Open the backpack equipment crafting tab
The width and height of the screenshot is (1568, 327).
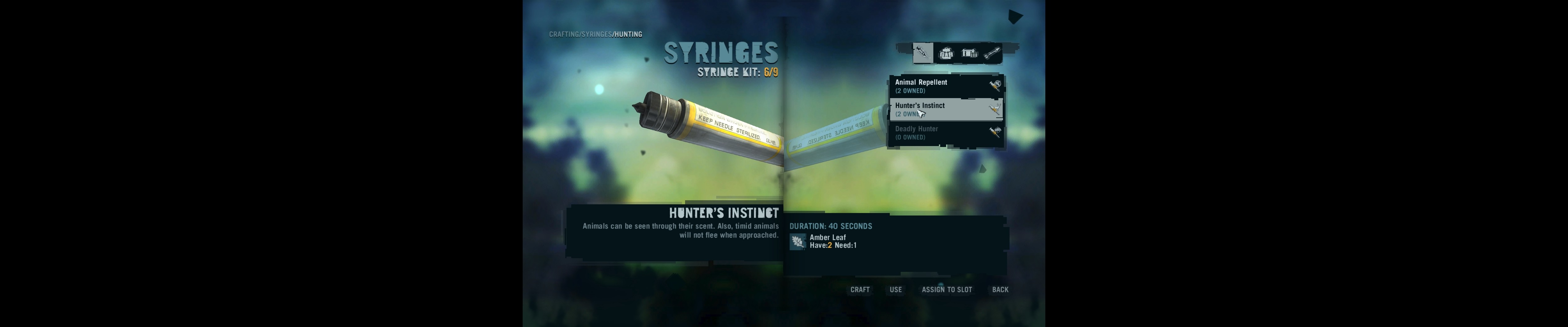946,54
